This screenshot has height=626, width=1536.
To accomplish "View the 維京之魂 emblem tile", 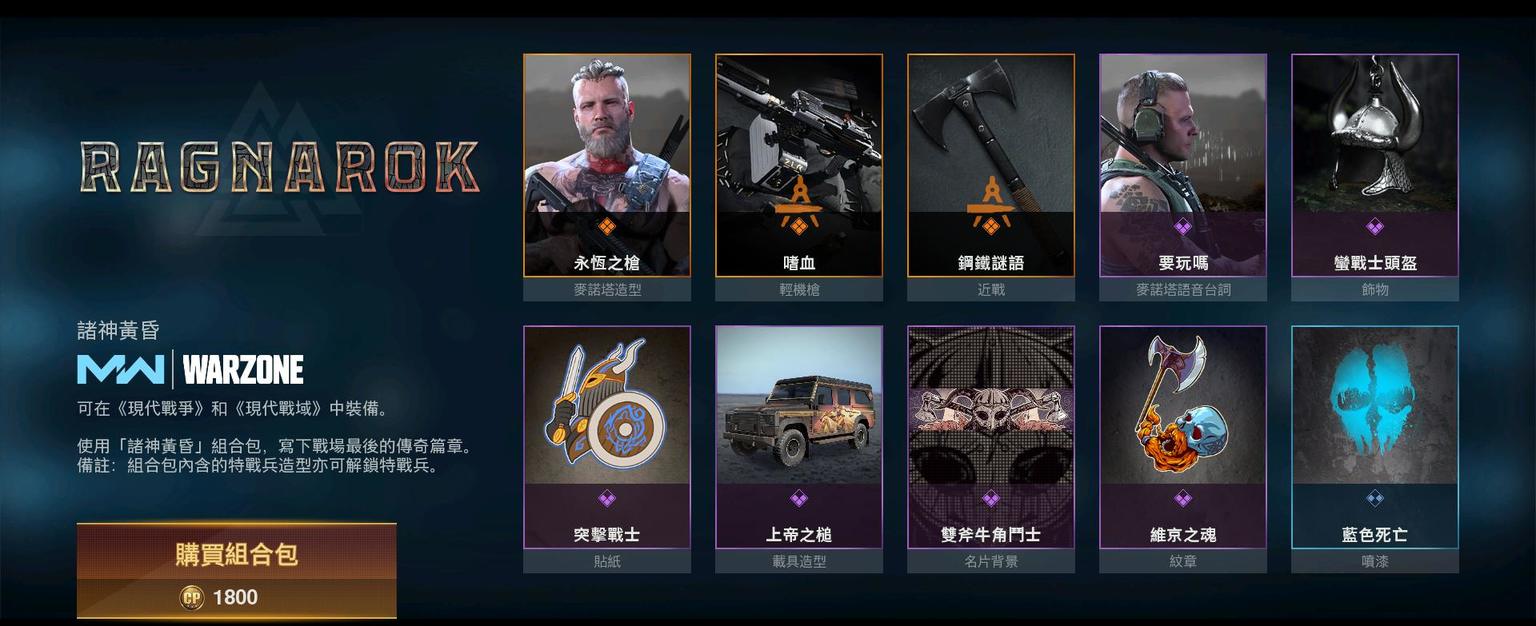I will (1183, 437).
